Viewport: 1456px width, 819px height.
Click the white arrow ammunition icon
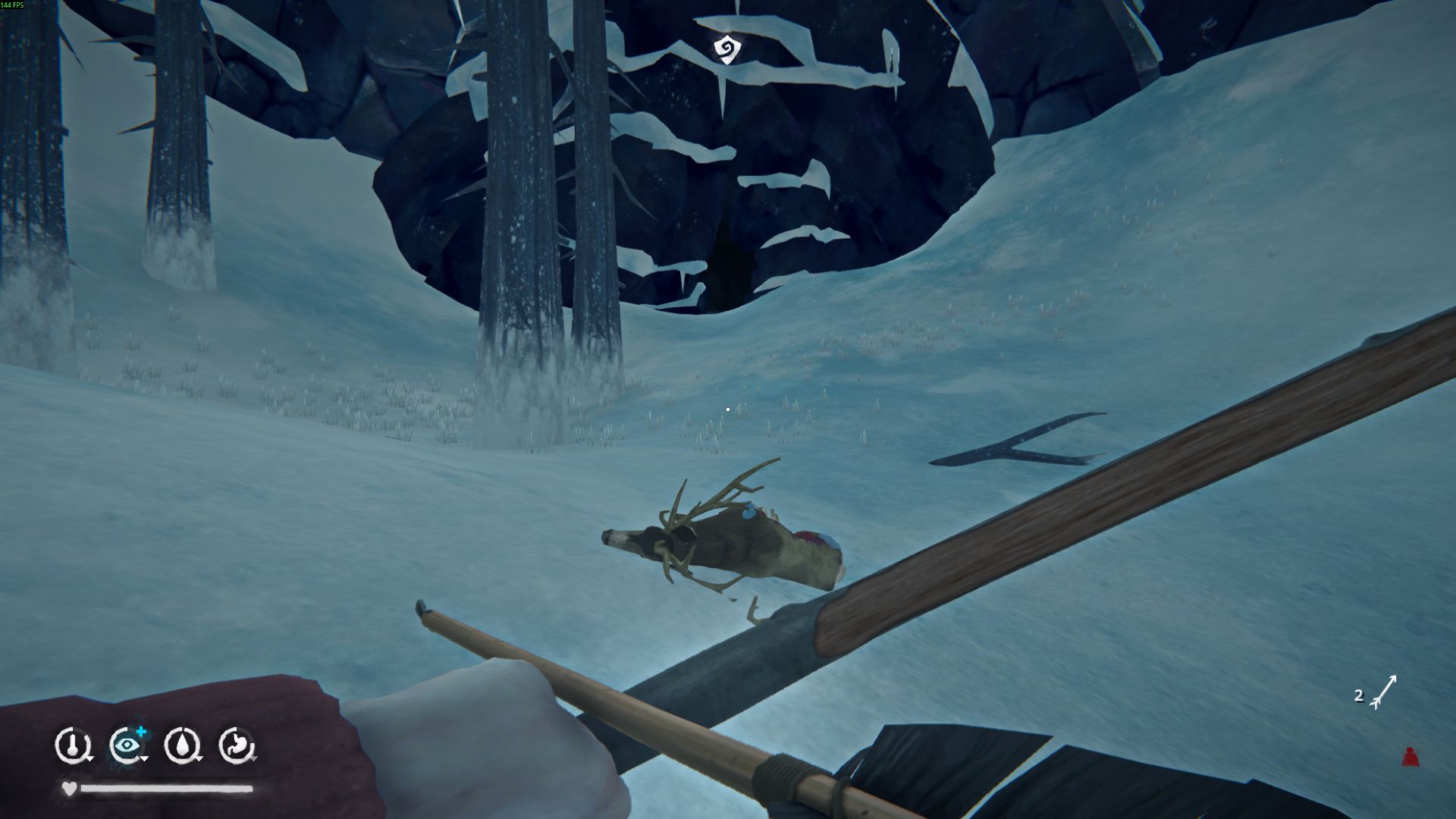tap(1385, 692)
